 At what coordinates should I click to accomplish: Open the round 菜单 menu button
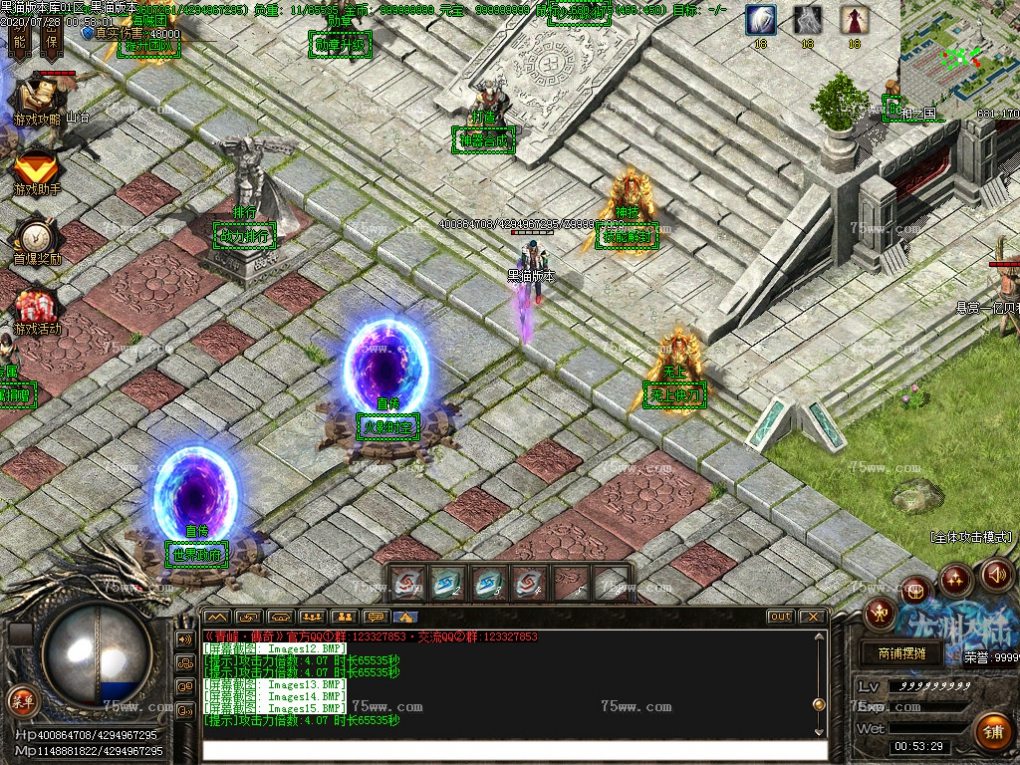click(x=19, y=697)
